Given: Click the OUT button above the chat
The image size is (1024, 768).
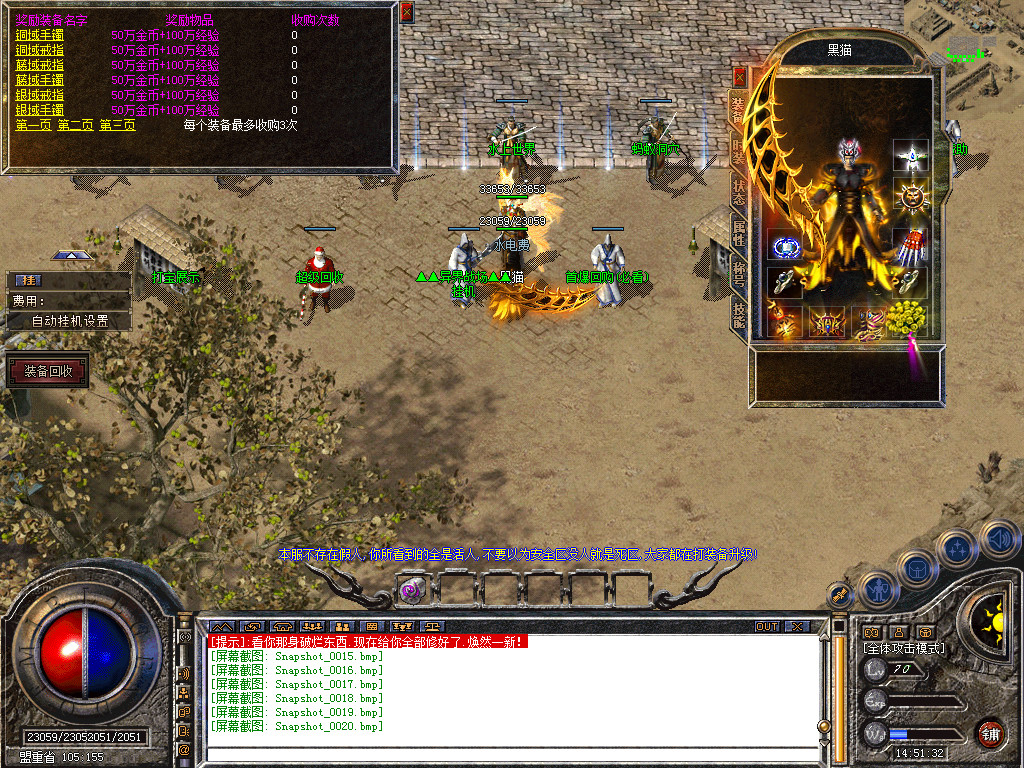Looking at the screenshot, I should [x=766, y=627].
